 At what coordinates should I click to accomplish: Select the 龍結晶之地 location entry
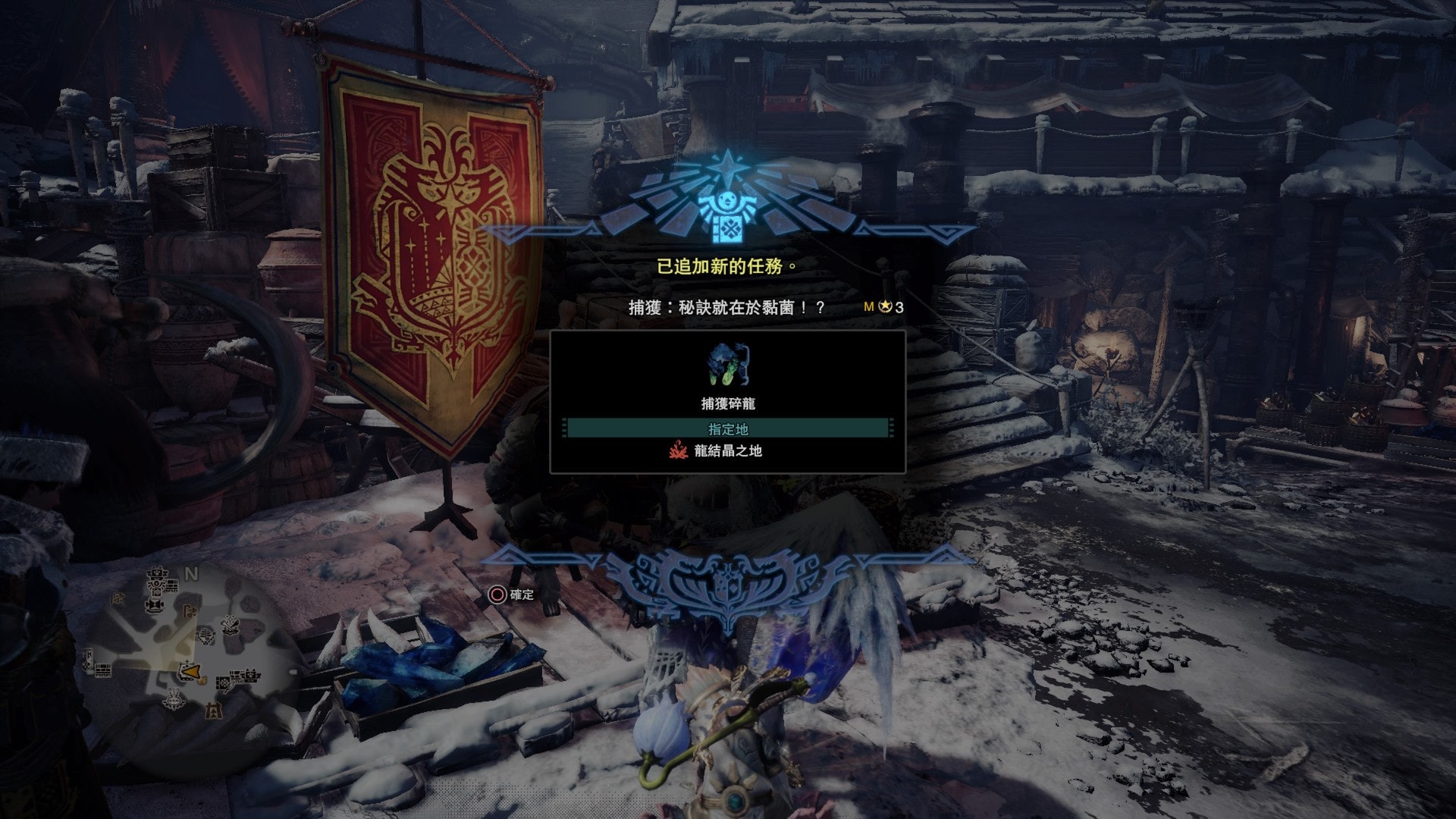tap(727, 451)
